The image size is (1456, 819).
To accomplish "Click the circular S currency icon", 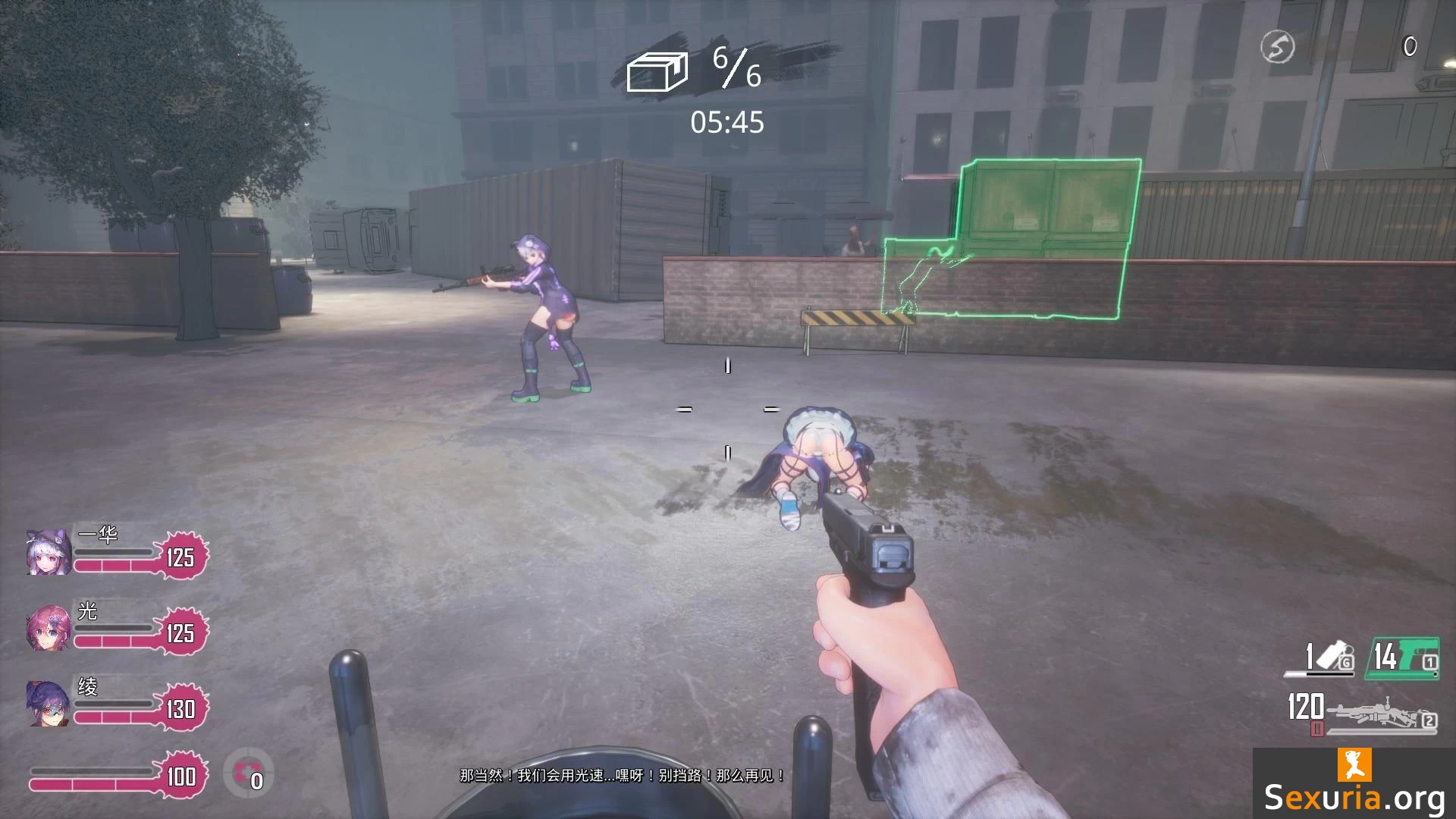I will (x=1277, y=48).
